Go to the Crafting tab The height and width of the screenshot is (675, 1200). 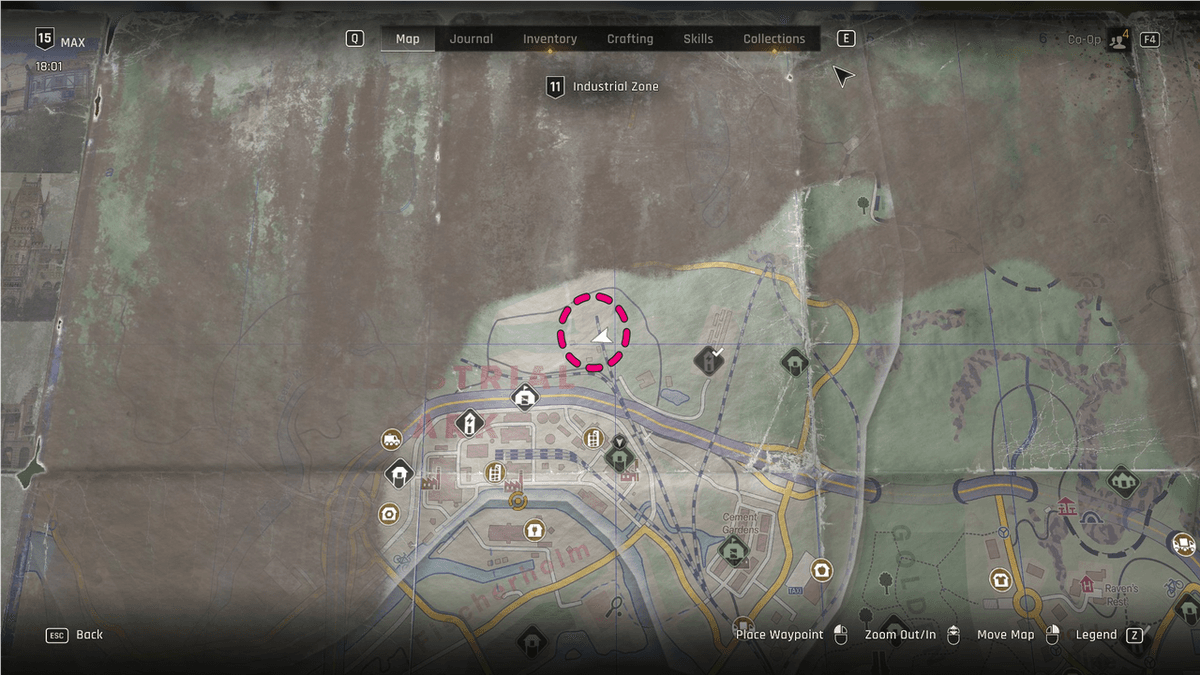pos(630,39)
